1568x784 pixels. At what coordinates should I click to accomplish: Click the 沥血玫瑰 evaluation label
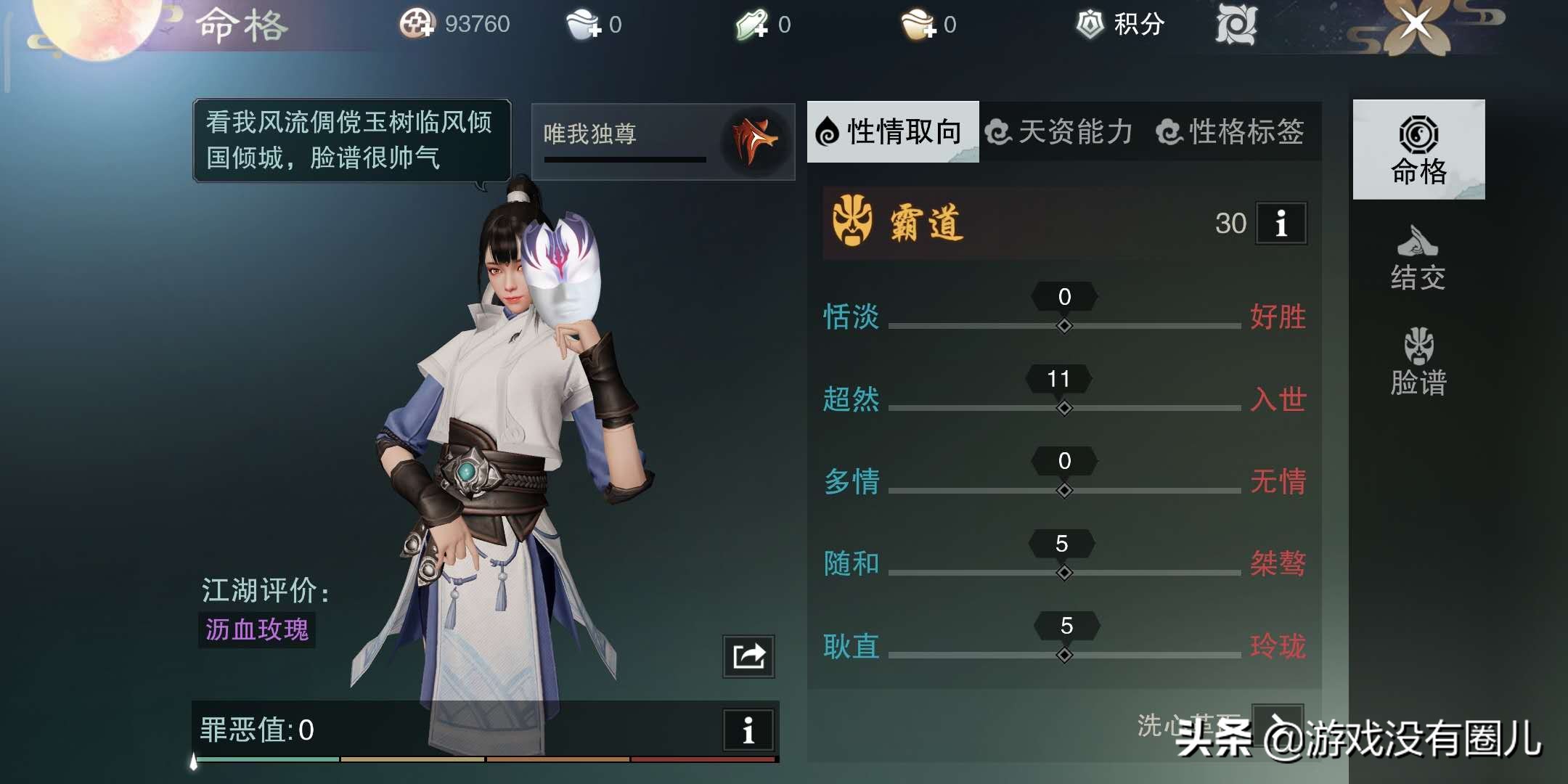(256, 632)
